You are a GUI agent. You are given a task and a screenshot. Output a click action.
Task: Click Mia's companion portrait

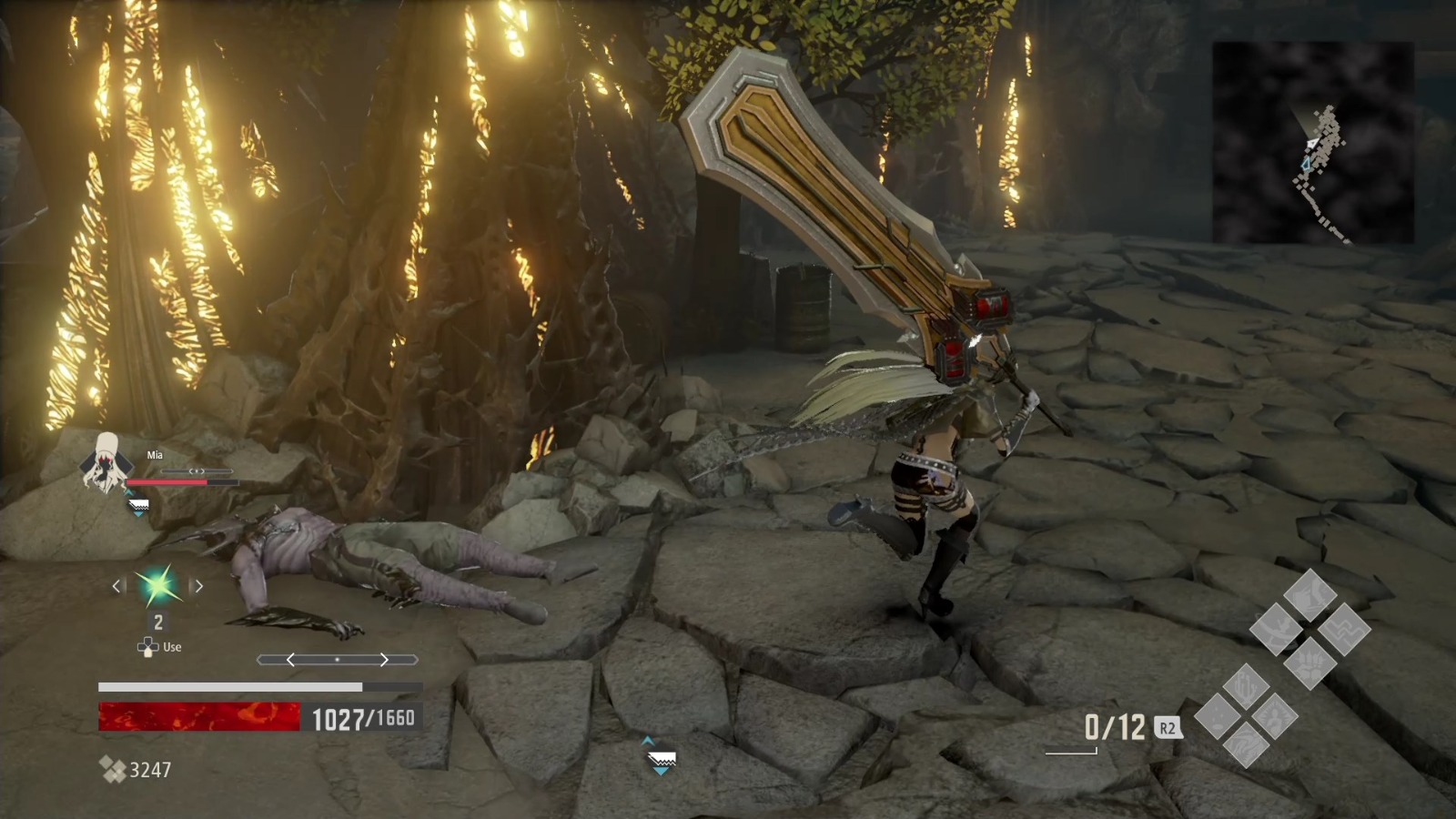point(106,468)
